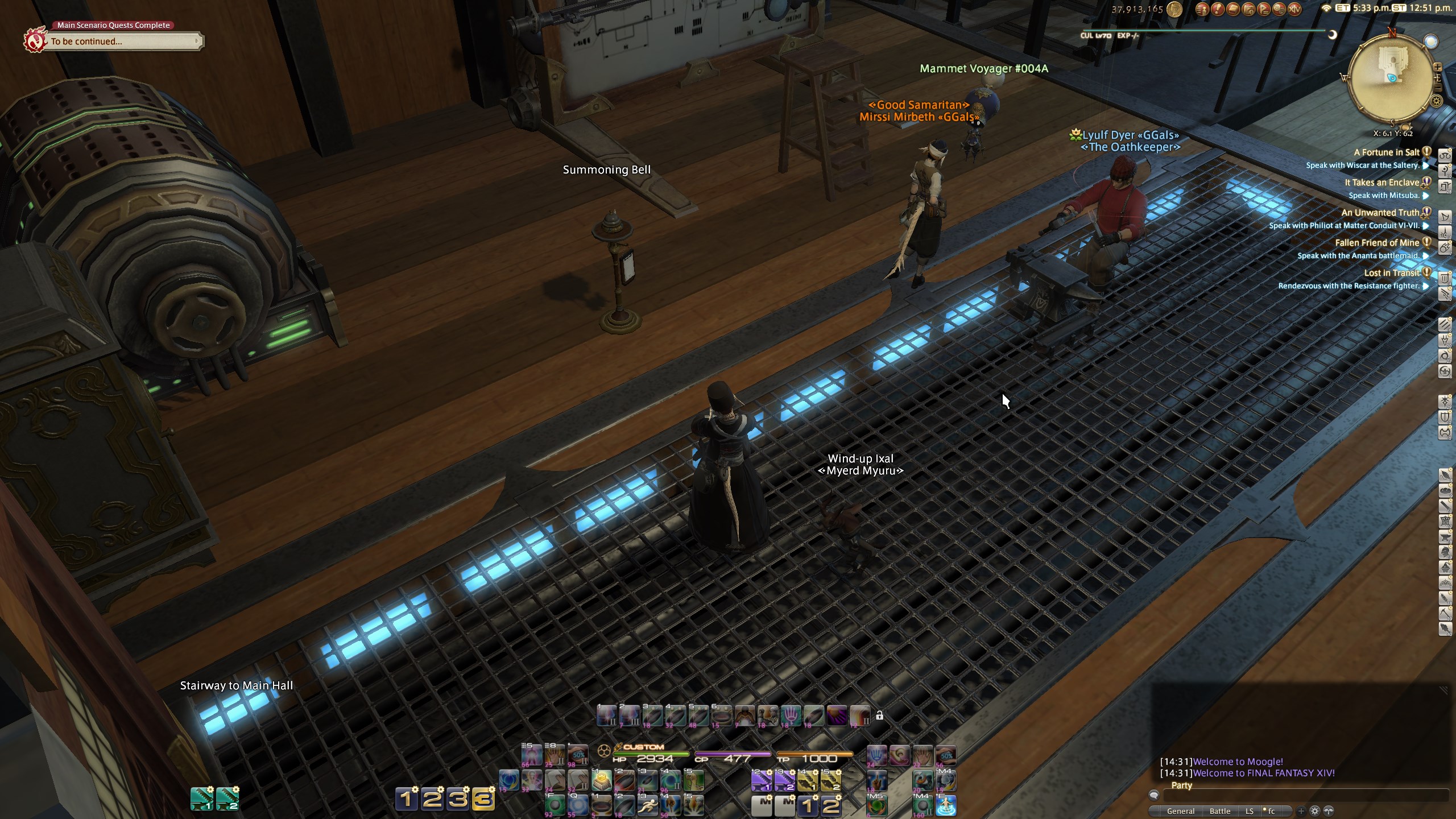This screenshot has width=1456, height=819.
Task: Toggle the hotbar padlock icon
Action: [879, 715]
